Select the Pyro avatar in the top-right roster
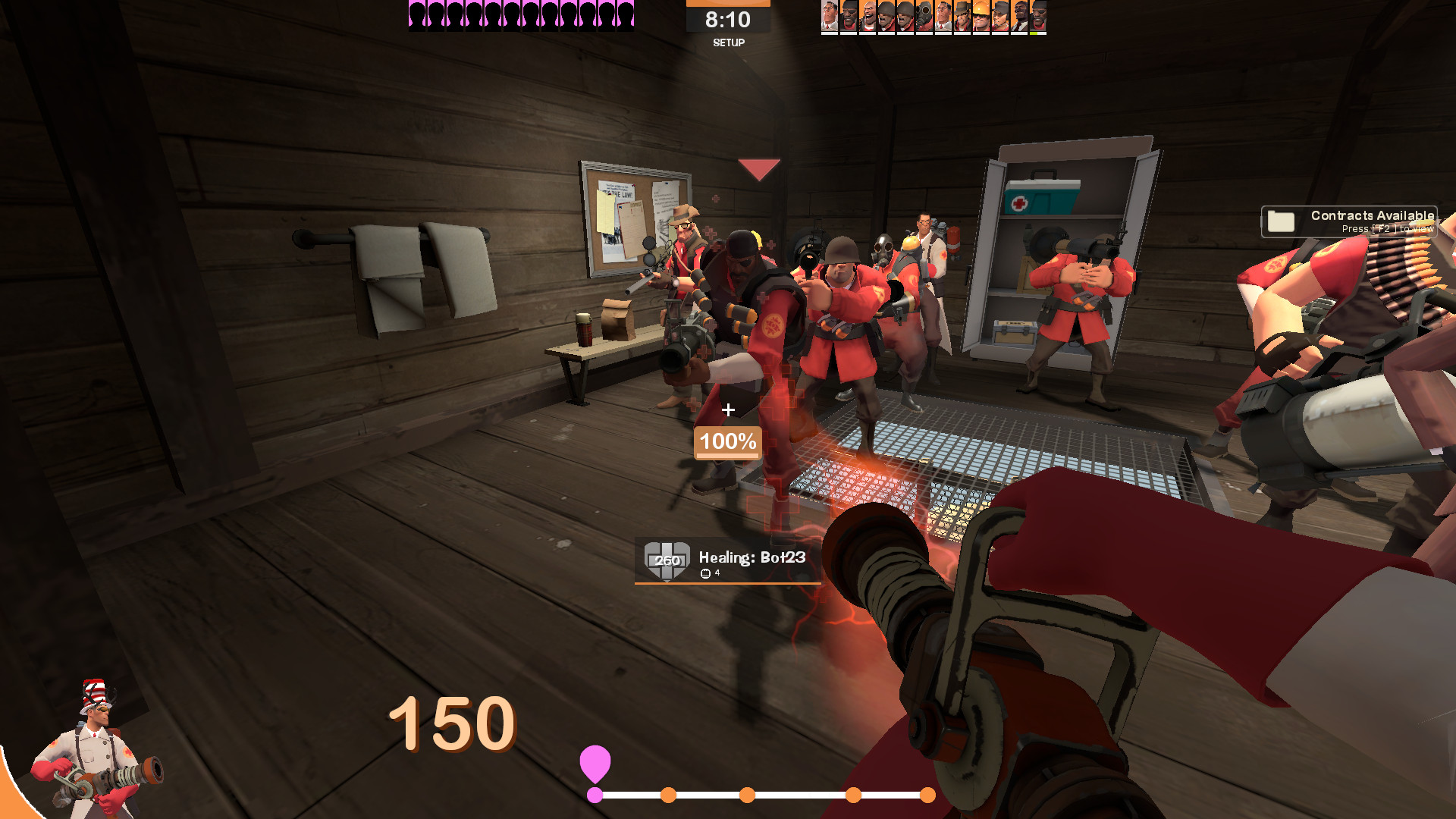This screenshot has height=819, width=1456. pos(924,15)
